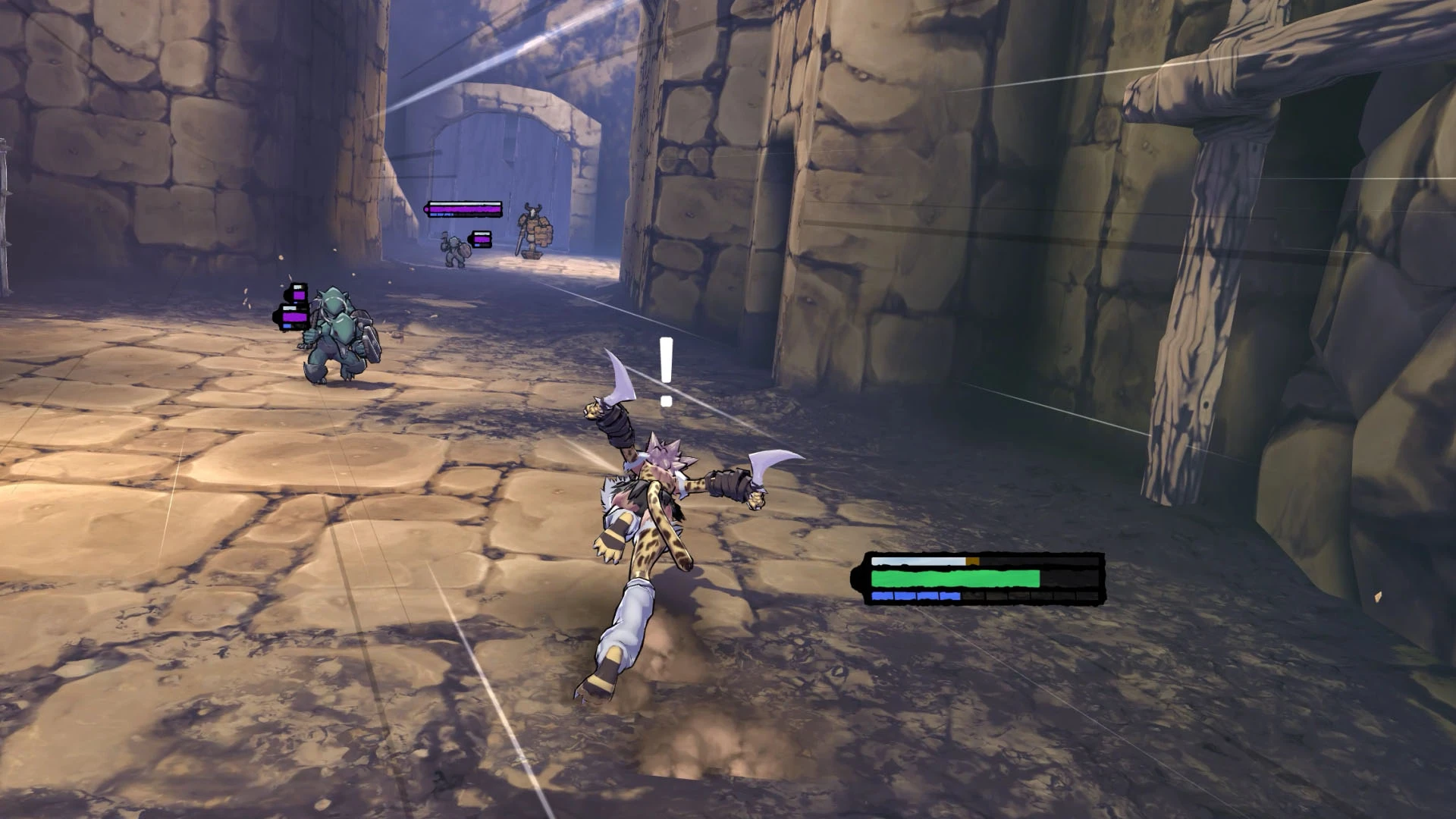Click the orange damage segment on the HP bar
This screenshot has width=1456, height=819.
pyautogui.click(x=973, y=561)
